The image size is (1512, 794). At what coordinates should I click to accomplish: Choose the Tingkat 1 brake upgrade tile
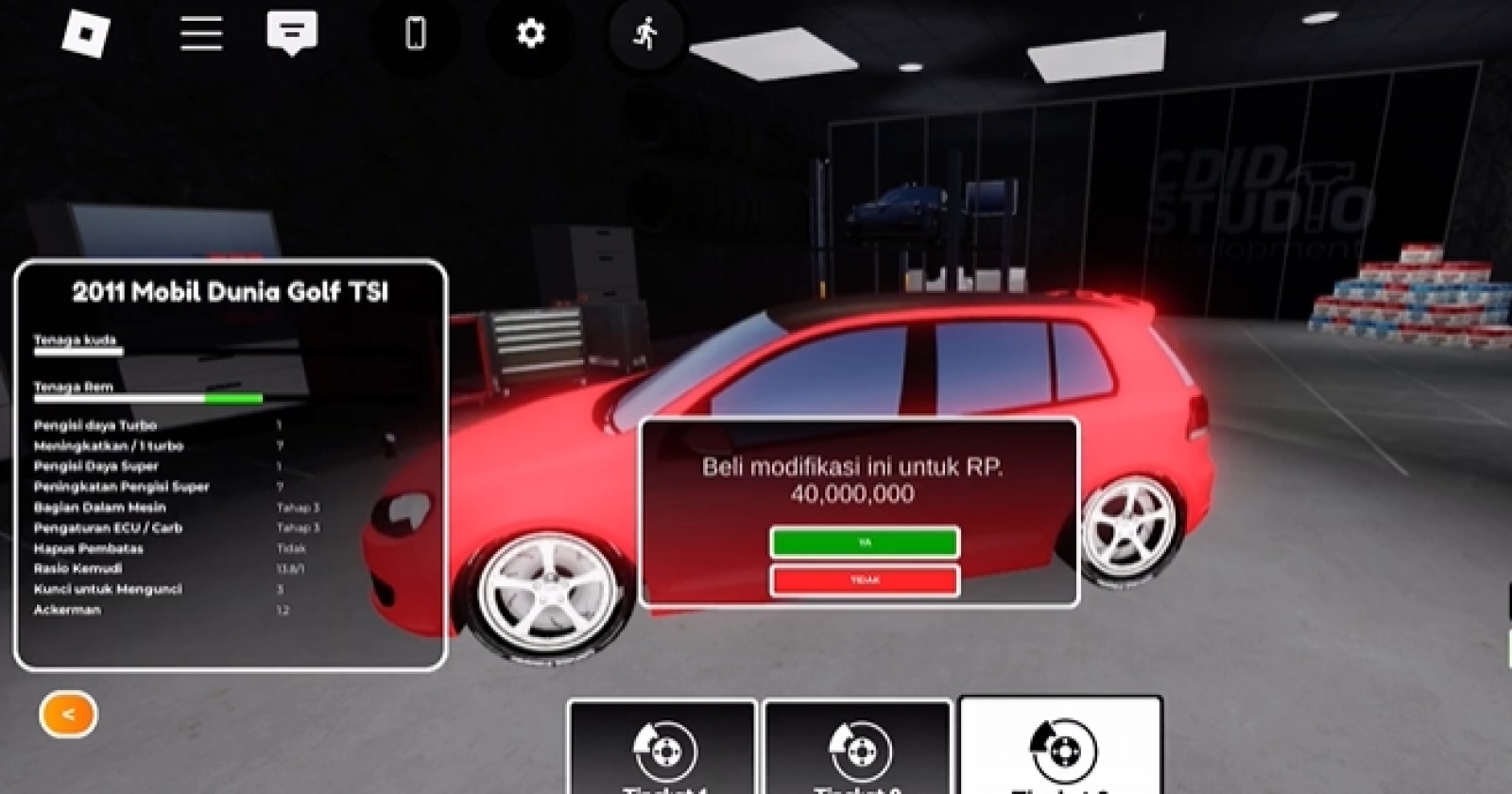coord(662,750)
